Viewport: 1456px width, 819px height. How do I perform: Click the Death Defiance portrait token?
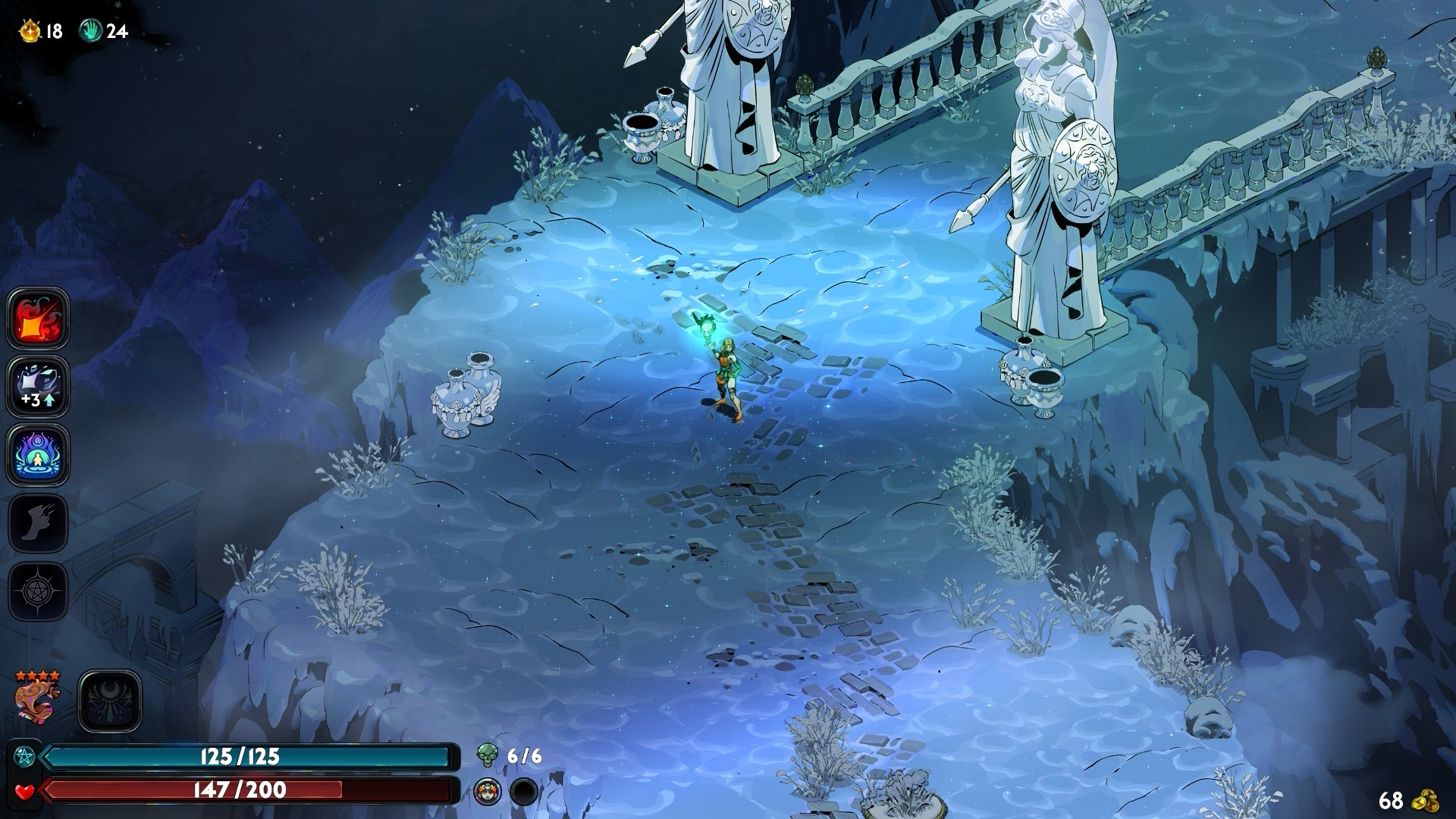click(487, 792)
